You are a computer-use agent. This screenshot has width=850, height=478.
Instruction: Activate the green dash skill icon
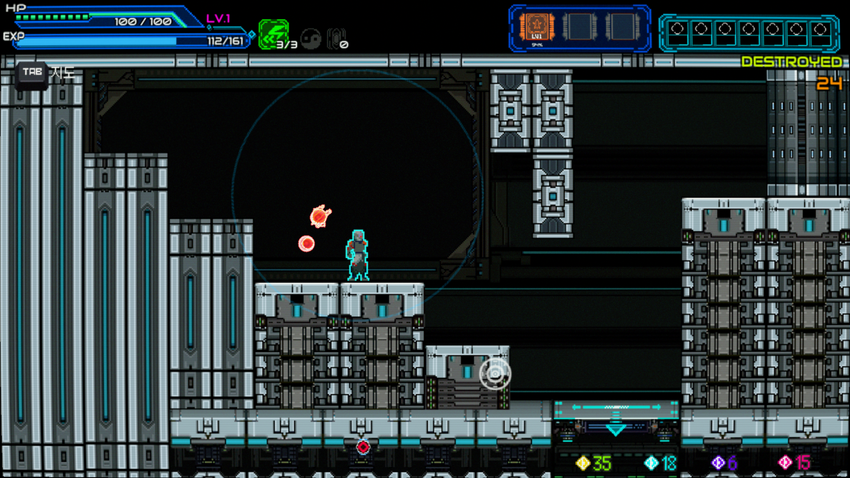click(272, 34)
